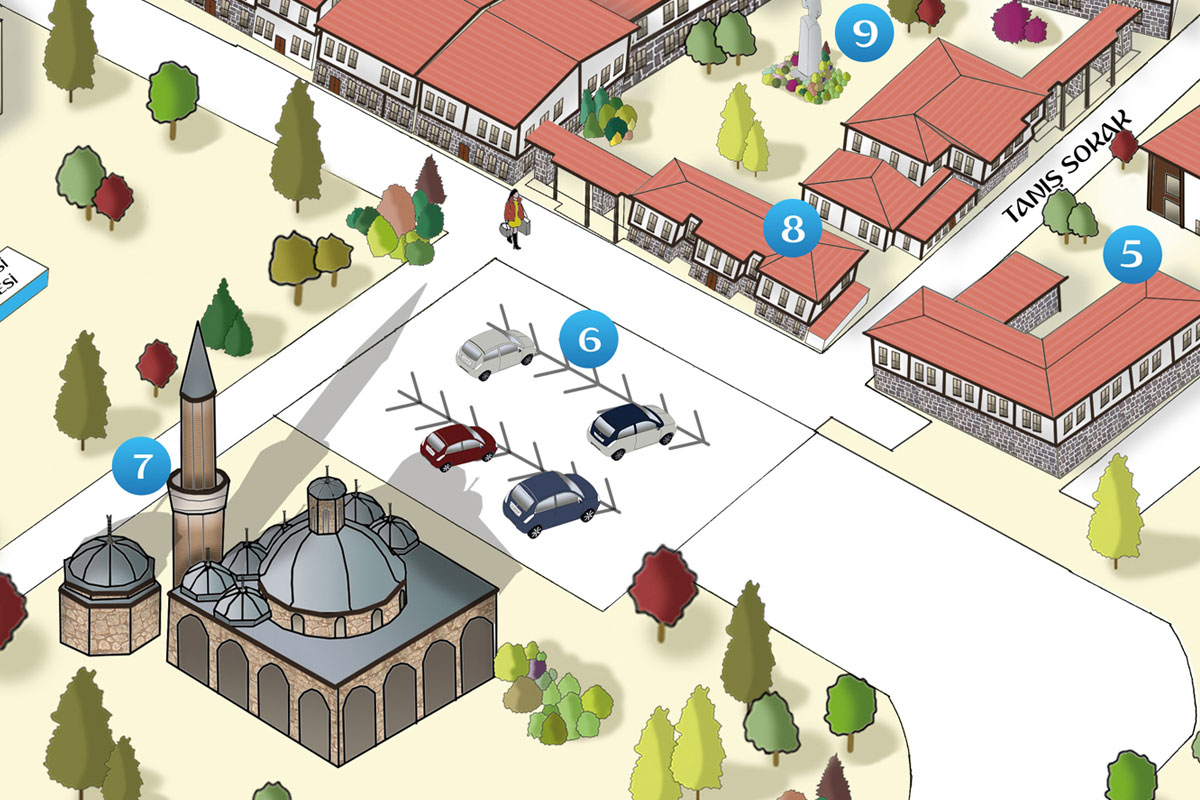
Task: Choose the number 8 map marker
Action: [x=792, y=229]
